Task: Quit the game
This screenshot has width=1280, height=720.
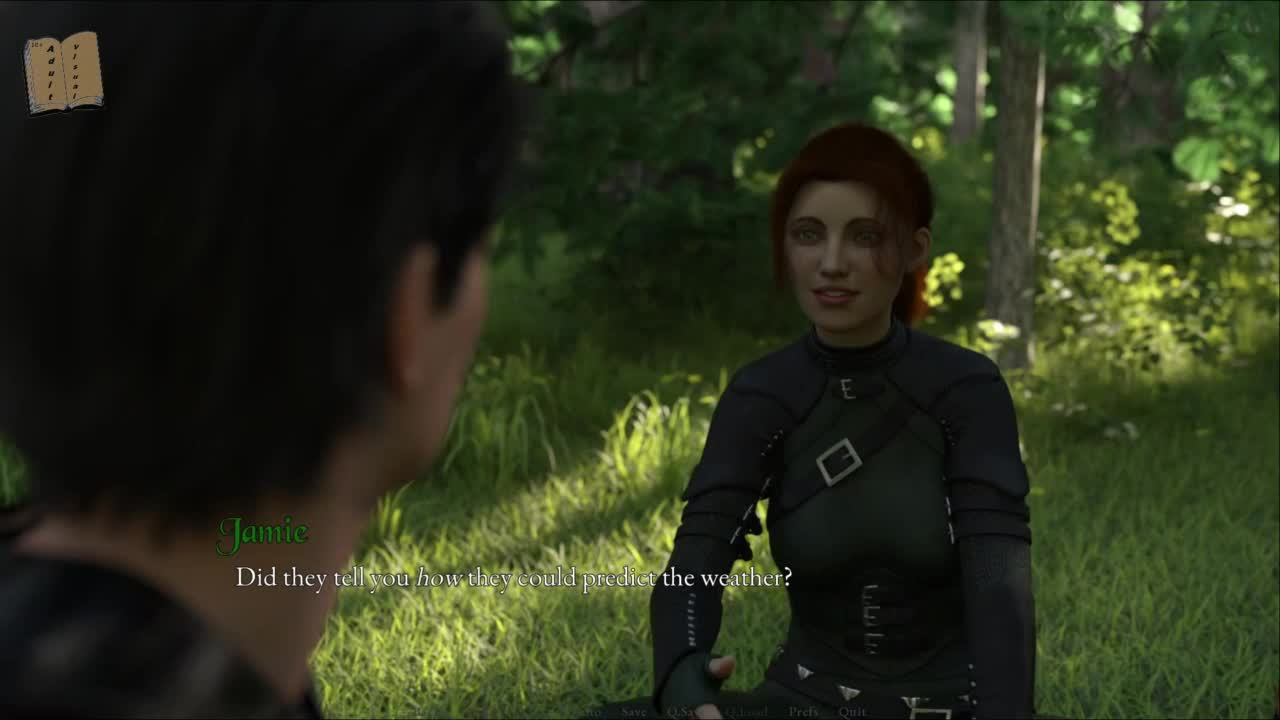Action: pyautogui.click(x=852, y=711)
